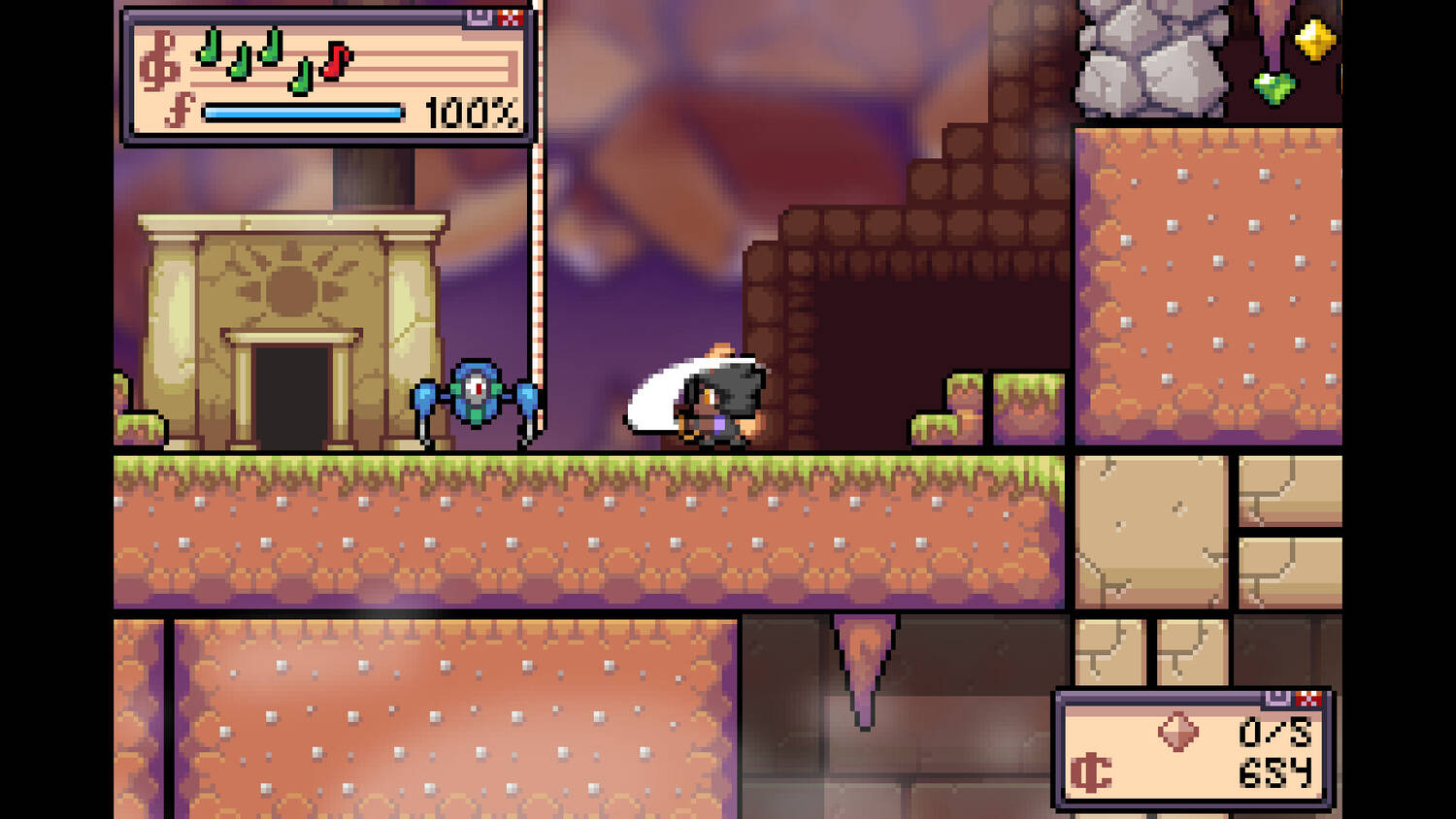Minimize the music notes health panel
The height and width of the screenshot is (819, 1456).
pyautogui.click(x=480, y=16)
